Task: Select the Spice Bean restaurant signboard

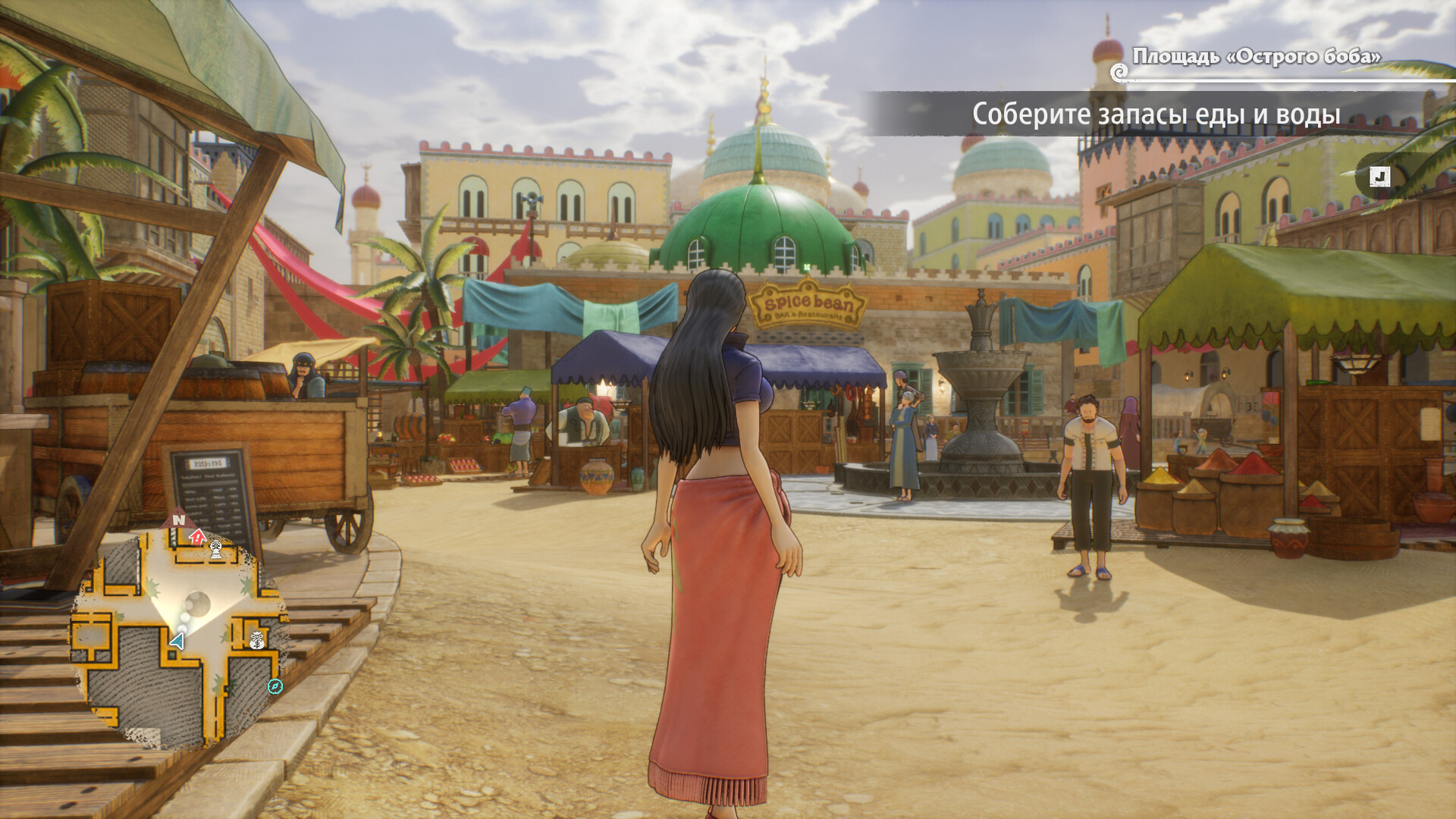Action: [807, 306]
